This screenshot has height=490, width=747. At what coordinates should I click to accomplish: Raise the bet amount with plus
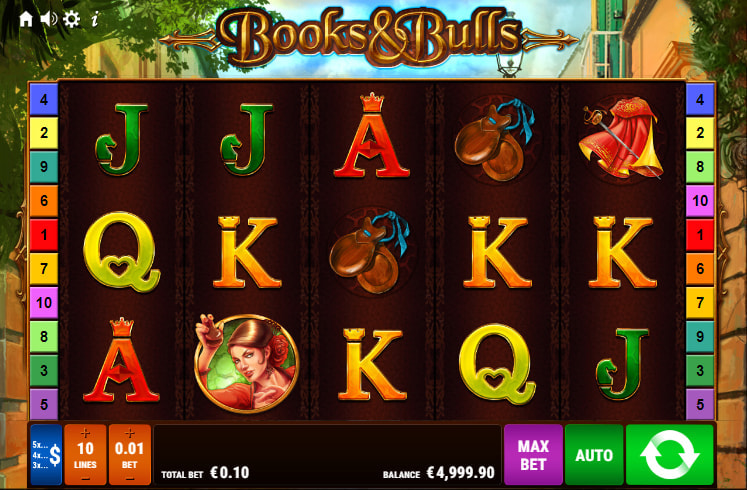[x=130, y=433]
